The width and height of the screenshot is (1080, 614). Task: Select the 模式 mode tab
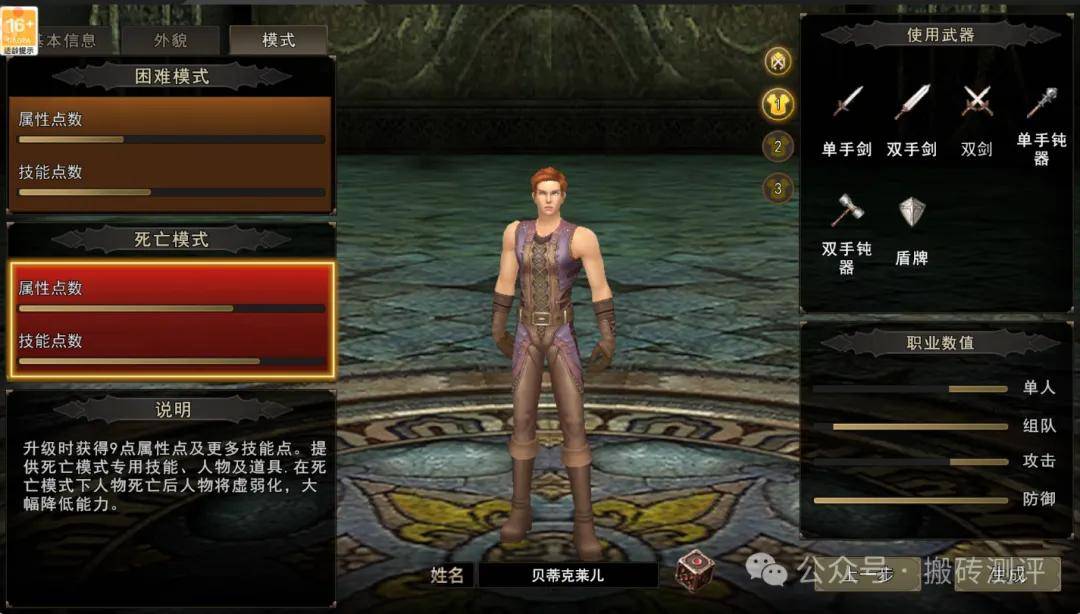tap(278, 40)
